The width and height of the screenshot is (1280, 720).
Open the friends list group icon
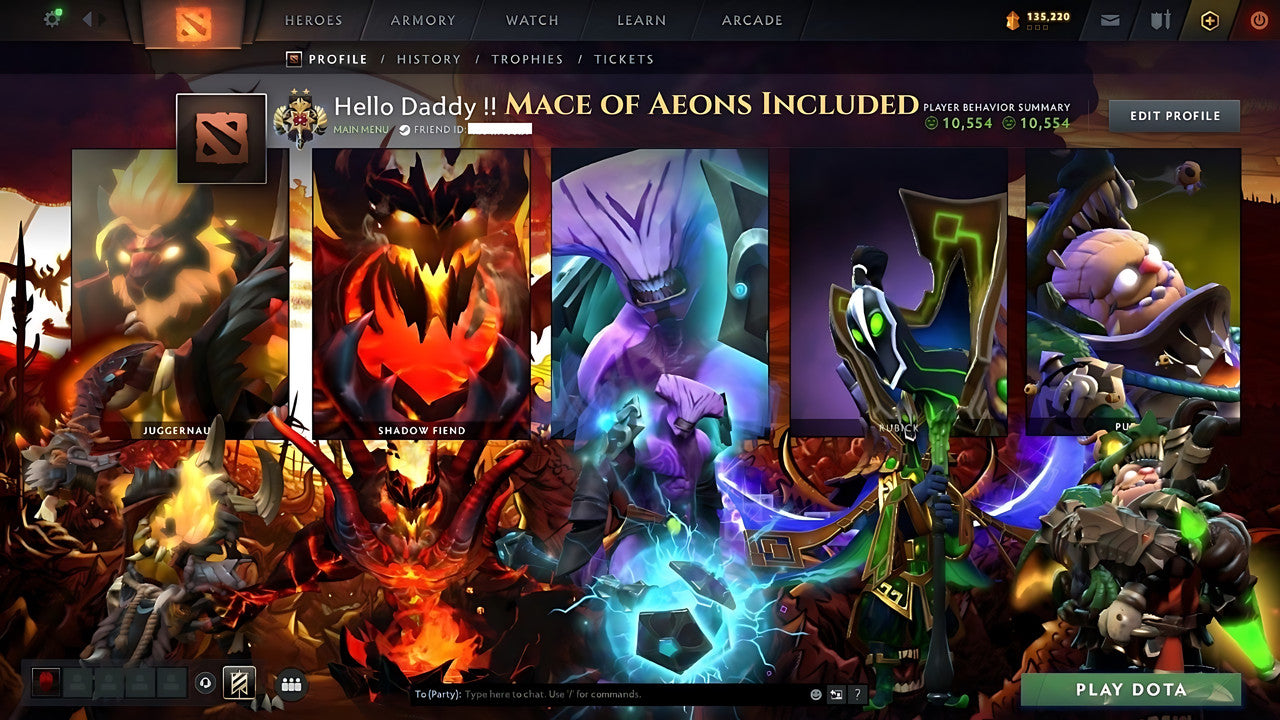coord(290,683)
